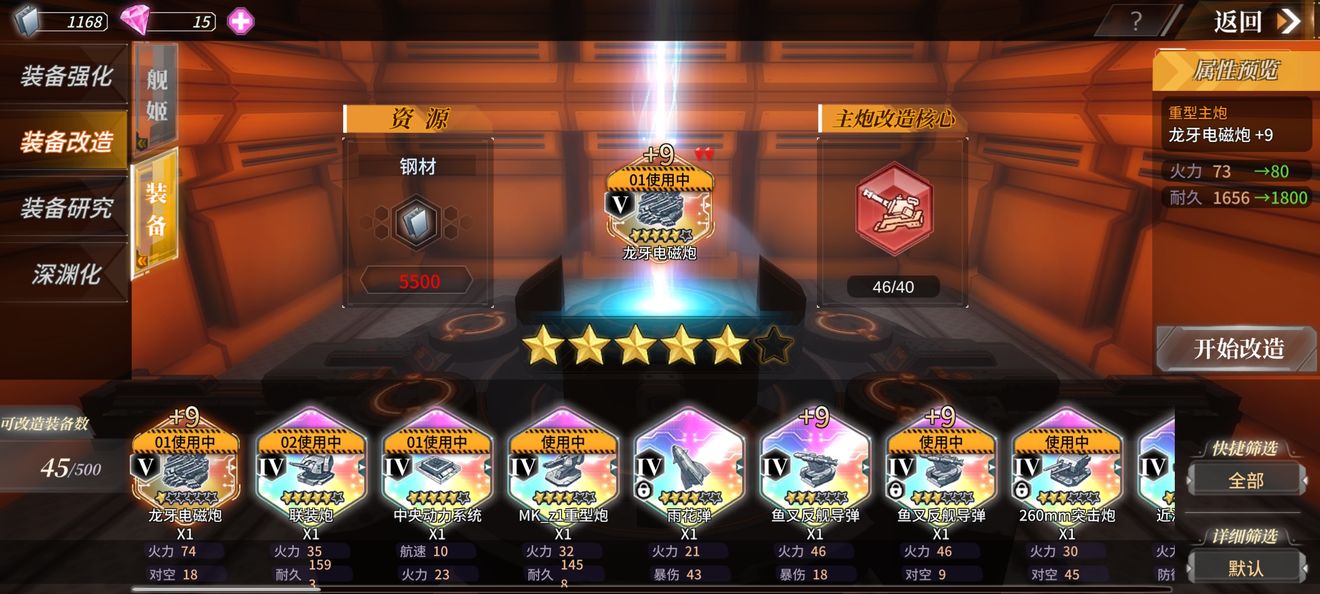Image resolution: width=1320 pixels, height=594 pixels.
Task: Choose the 260mm突击炮 equipment card
Action: [1067, 470]
